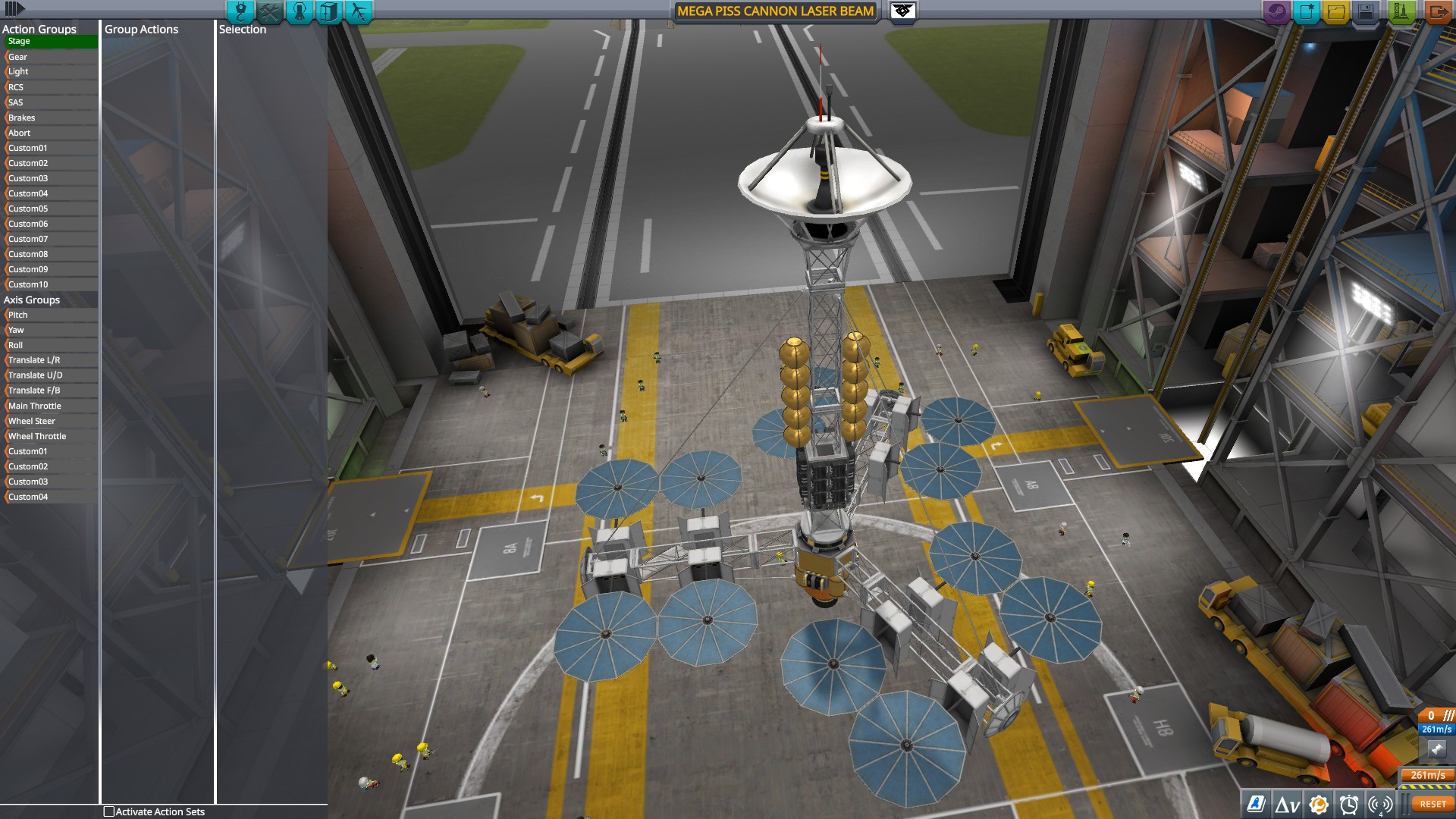Screen dimensions: 1456x819
Task: Open the CommNet antenna panel
Action: click(x=1381, y=802)
